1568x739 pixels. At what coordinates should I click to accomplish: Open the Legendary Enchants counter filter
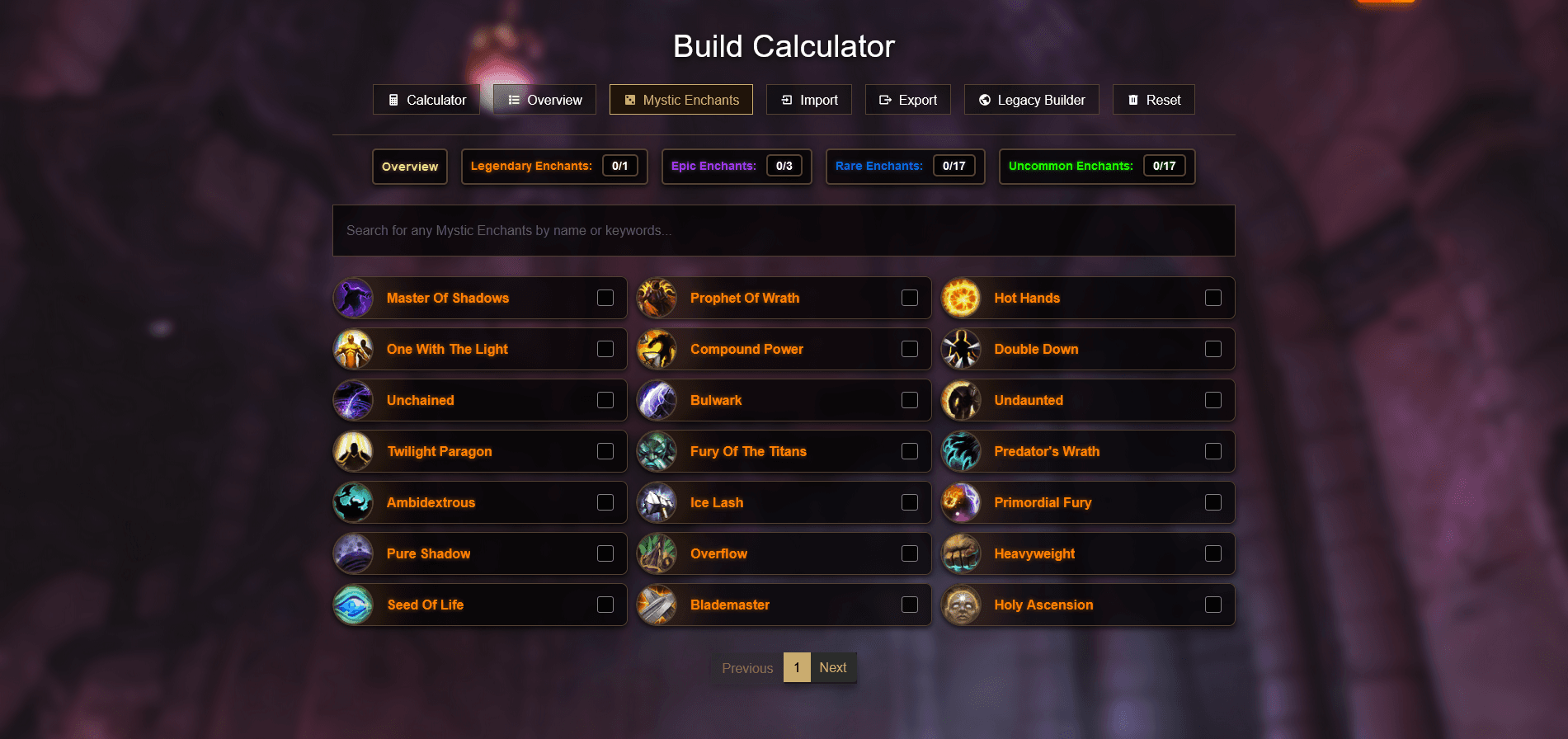554,166
